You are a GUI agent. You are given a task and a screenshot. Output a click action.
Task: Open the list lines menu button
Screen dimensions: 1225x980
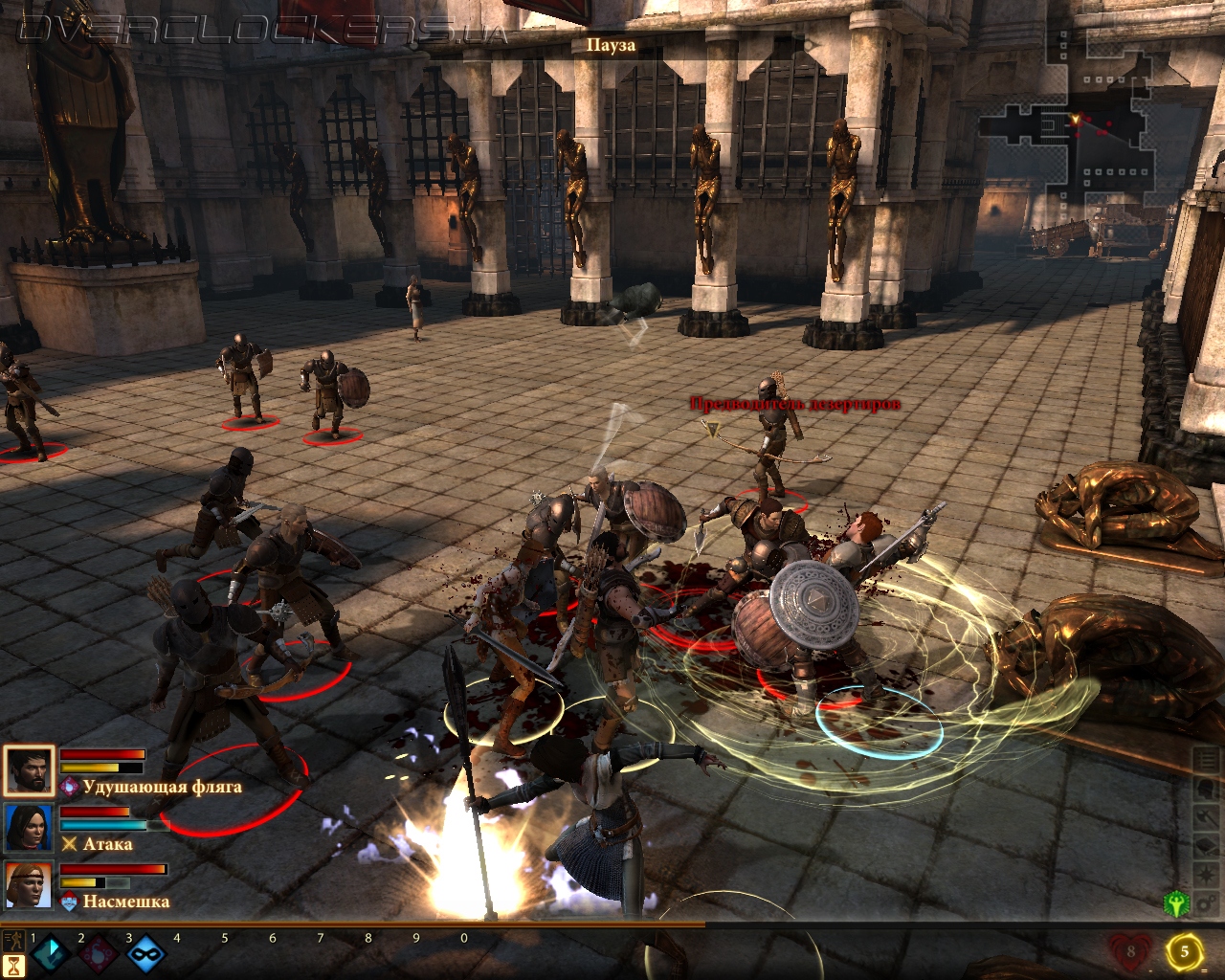tap(1207, 762)
